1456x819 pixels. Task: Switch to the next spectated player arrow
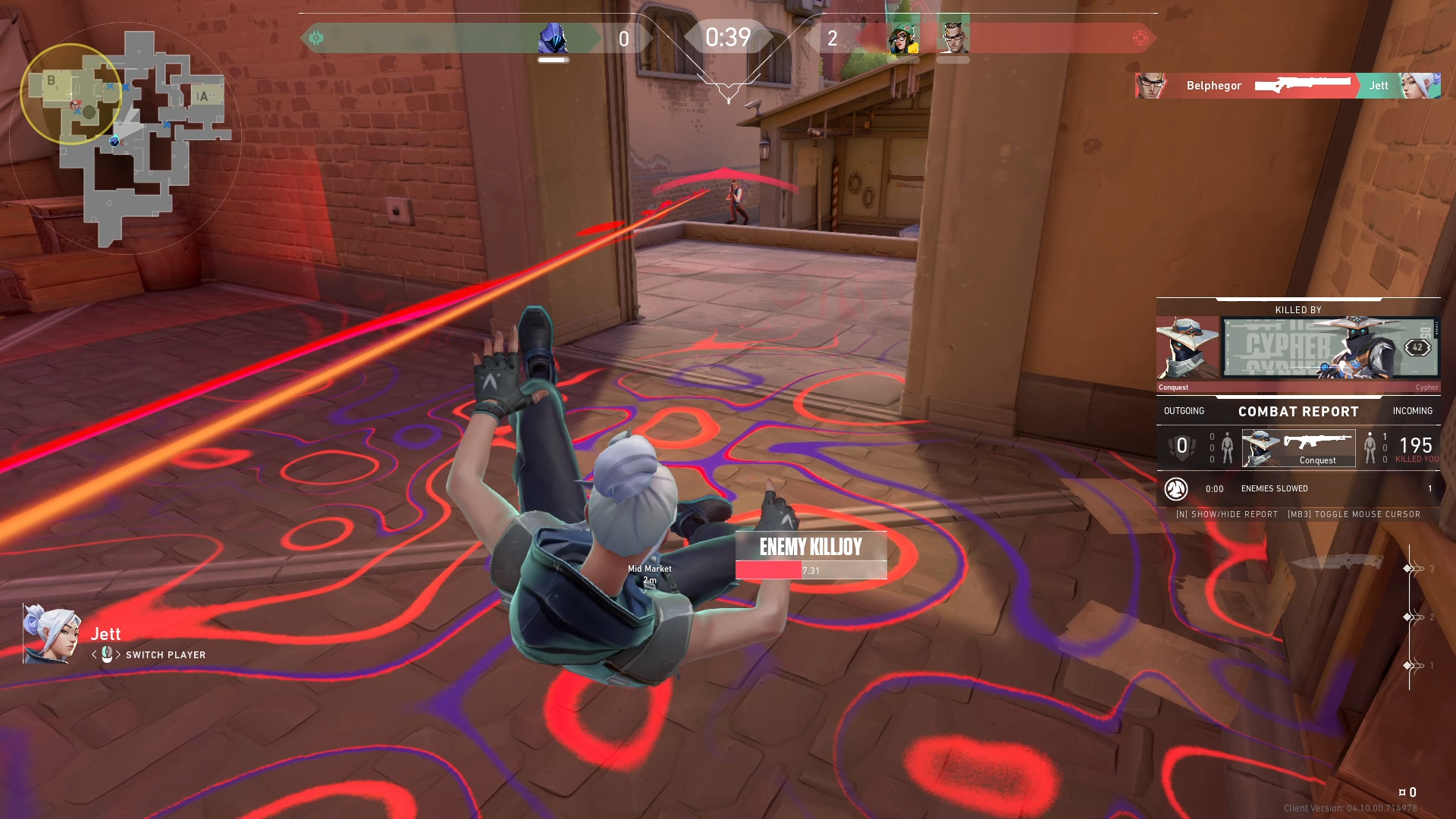point(118,654)
